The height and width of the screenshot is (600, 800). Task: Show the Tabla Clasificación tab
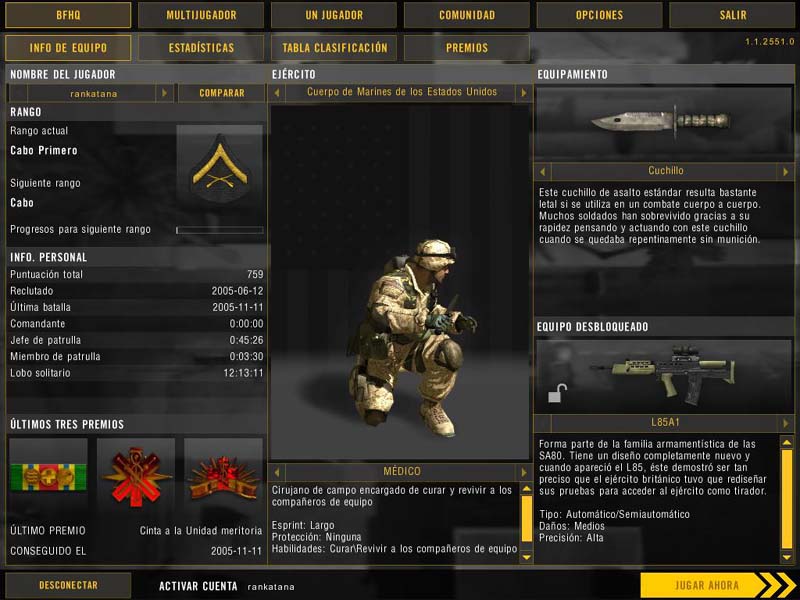pyautogui.click(x=334, y=48)
